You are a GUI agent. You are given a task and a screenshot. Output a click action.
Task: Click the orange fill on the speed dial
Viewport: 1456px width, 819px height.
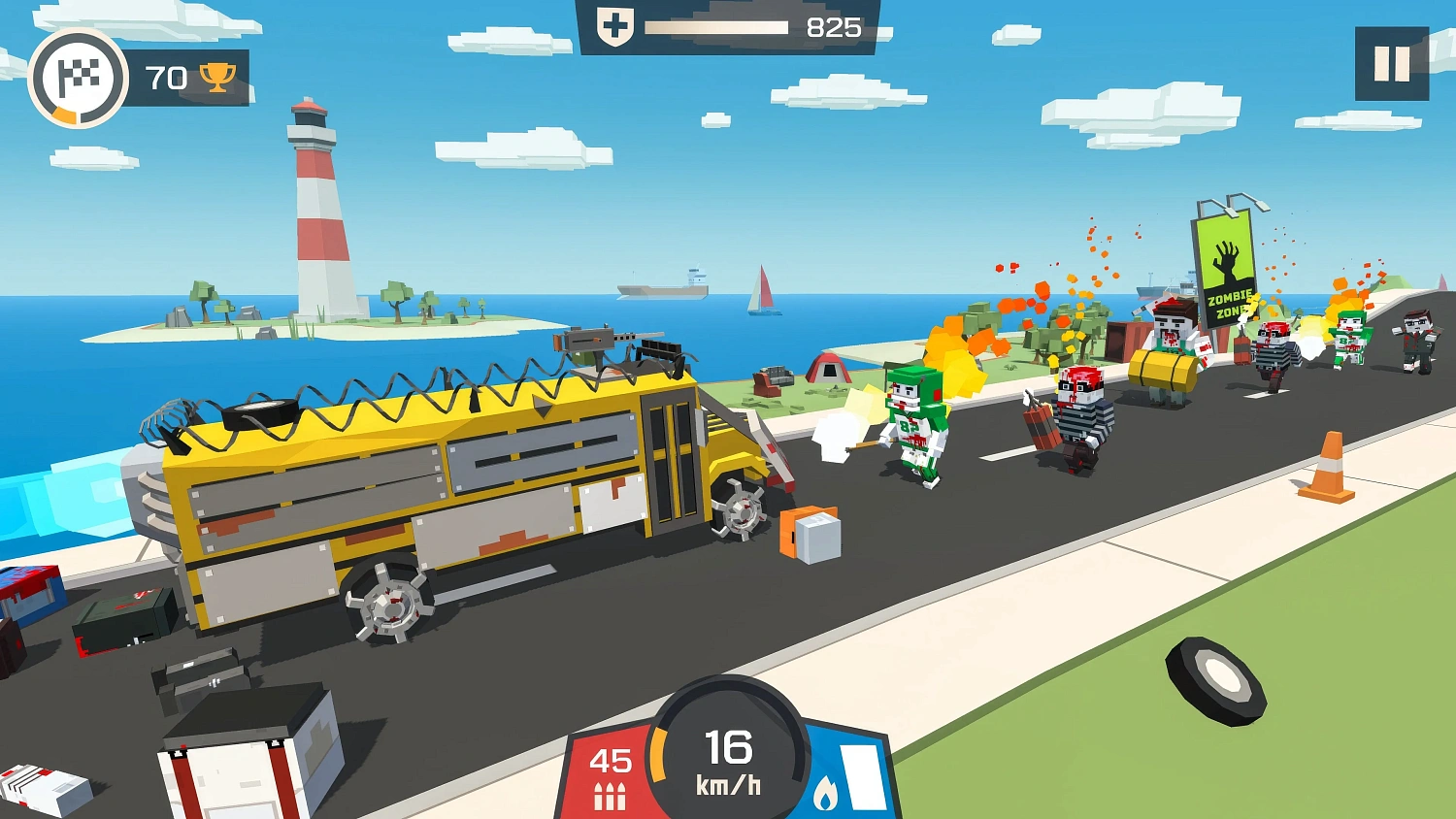coord(659,752)
